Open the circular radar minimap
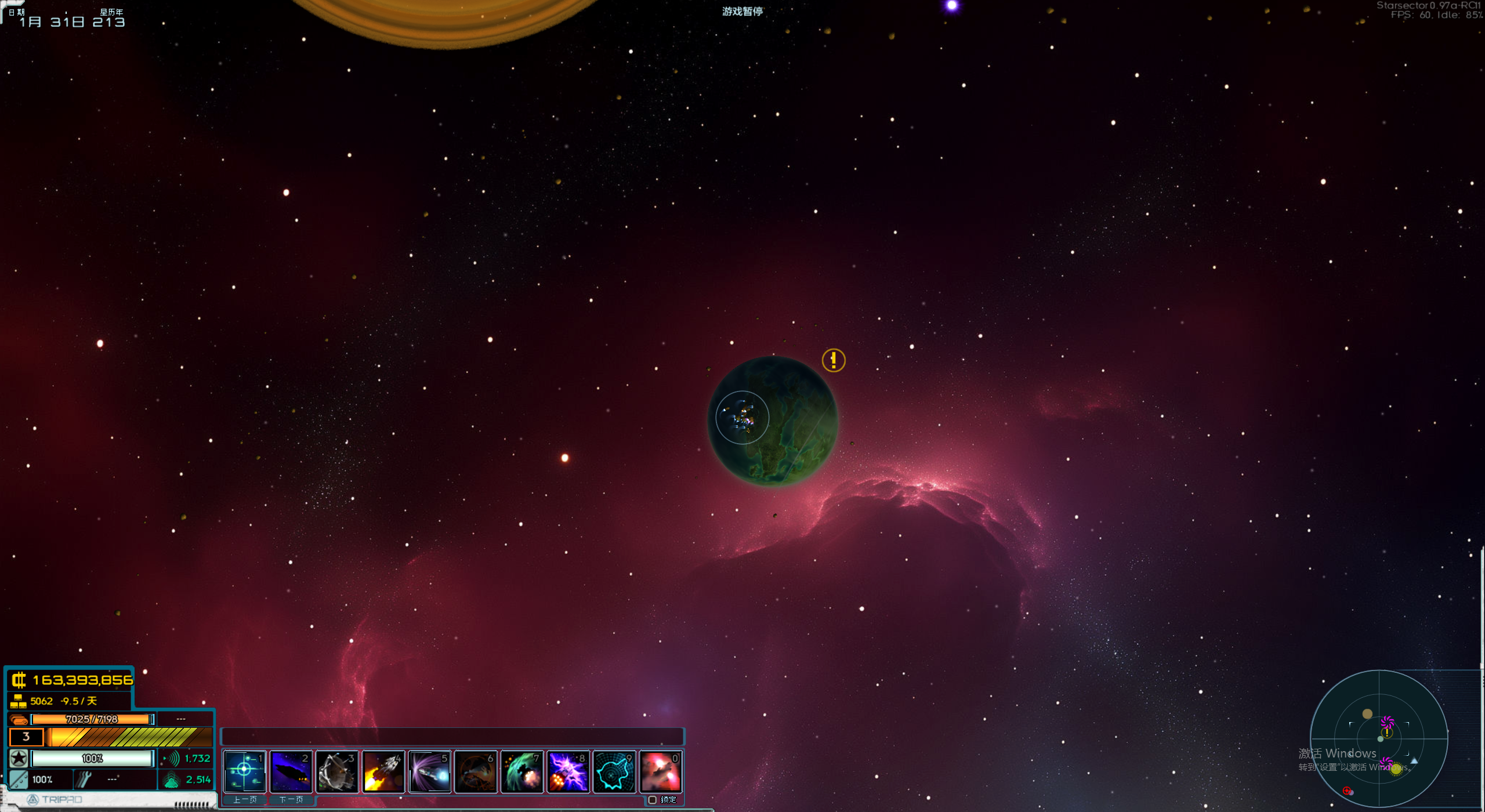The width and height of the screenshot is (1485, 812). [x=1379, y=738]
